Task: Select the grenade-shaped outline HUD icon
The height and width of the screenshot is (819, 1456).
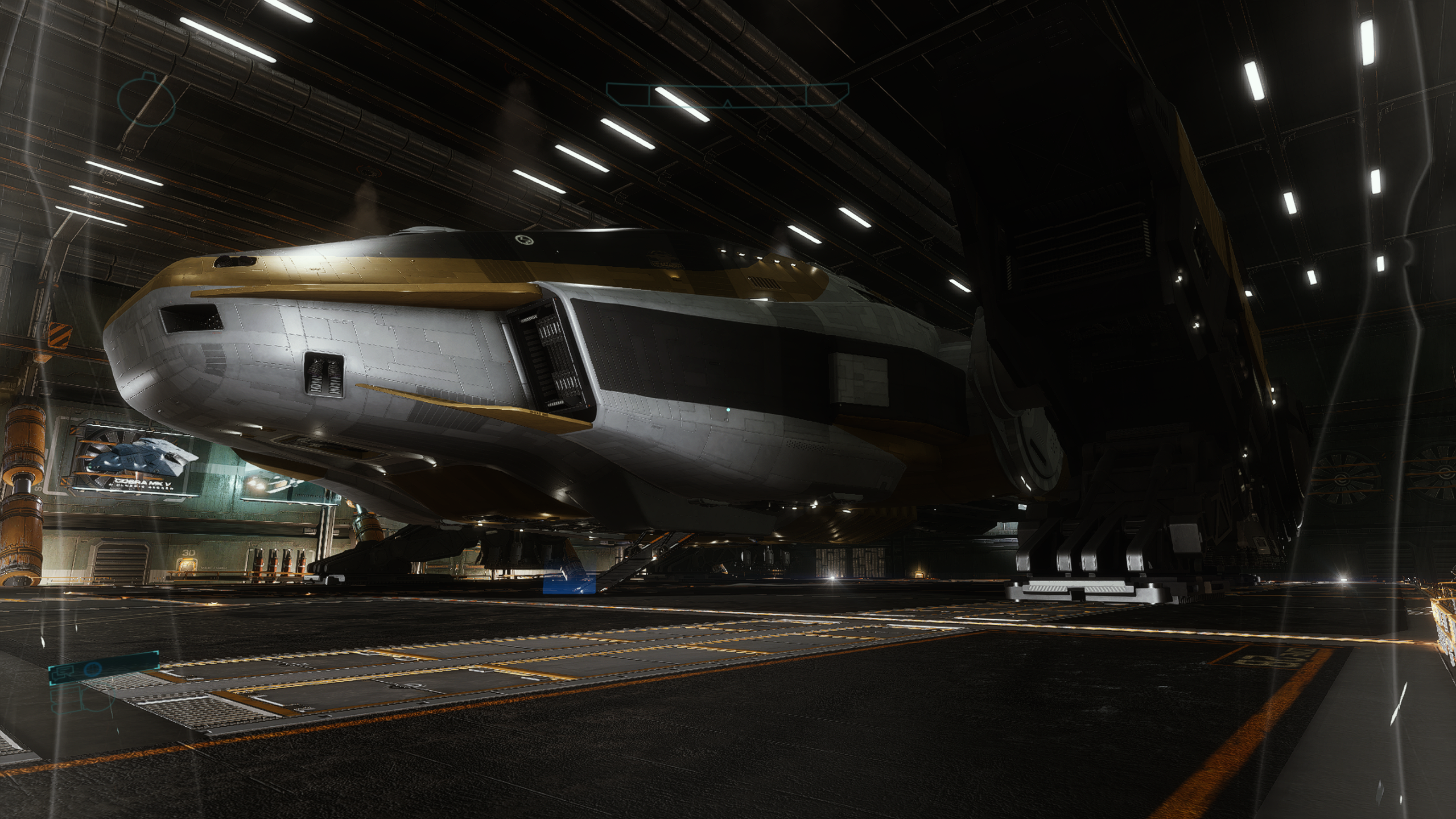Action: 146,100
